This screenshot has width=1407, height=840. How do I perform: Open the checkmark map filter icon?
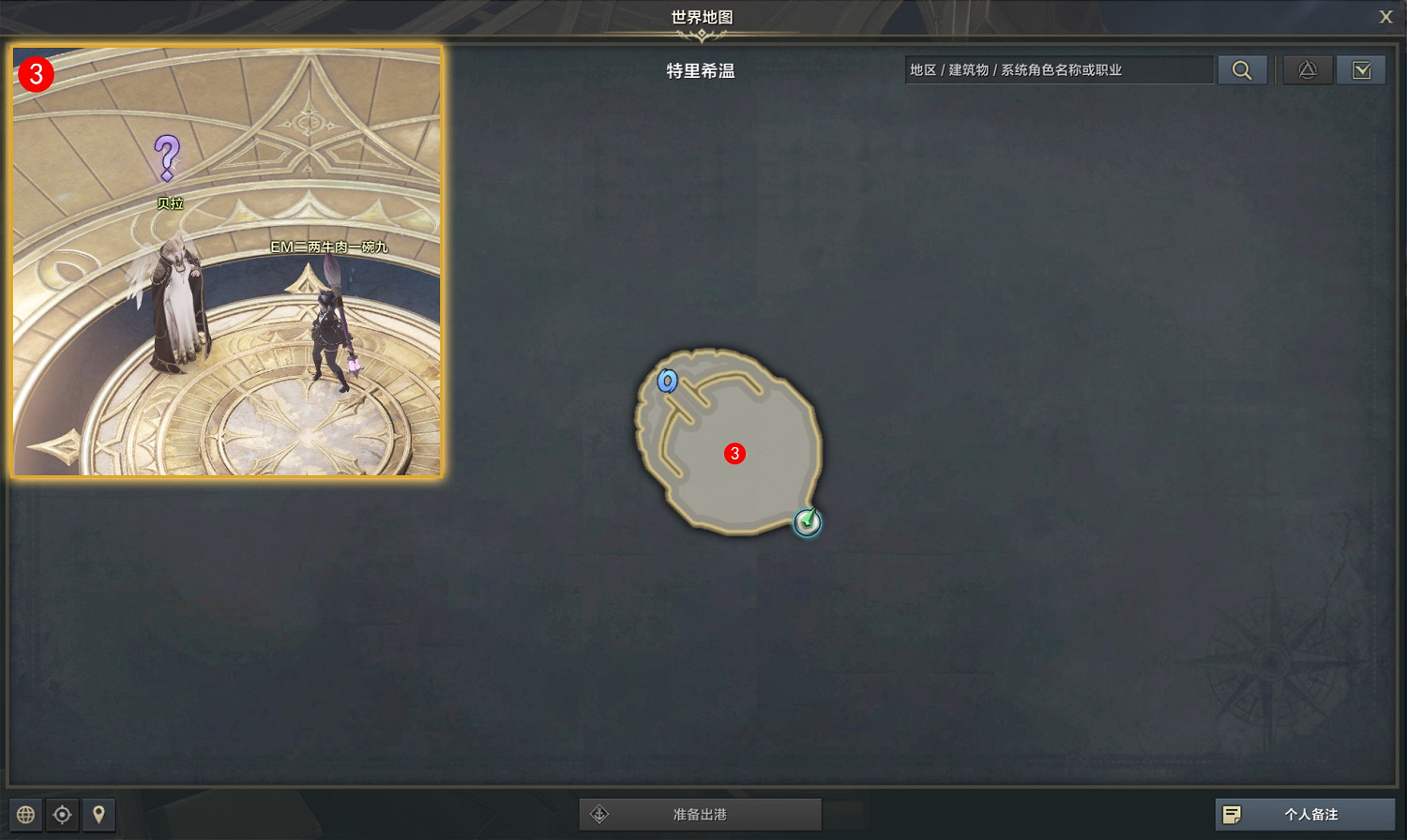(1362, 69)
